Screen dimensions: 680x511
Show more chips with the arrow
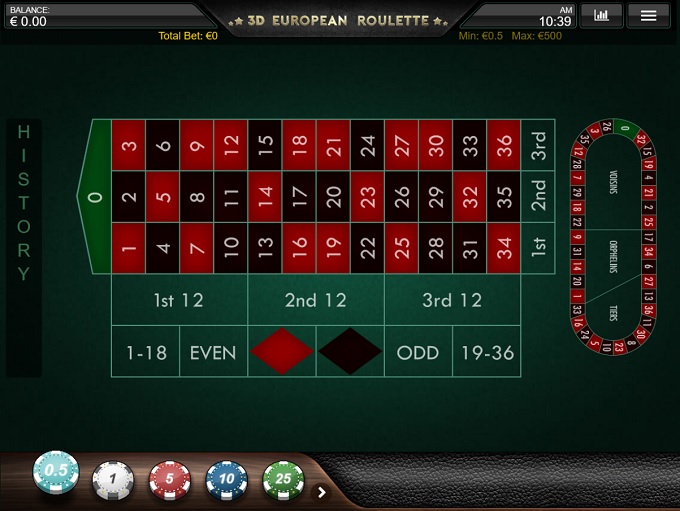[322, 491]
